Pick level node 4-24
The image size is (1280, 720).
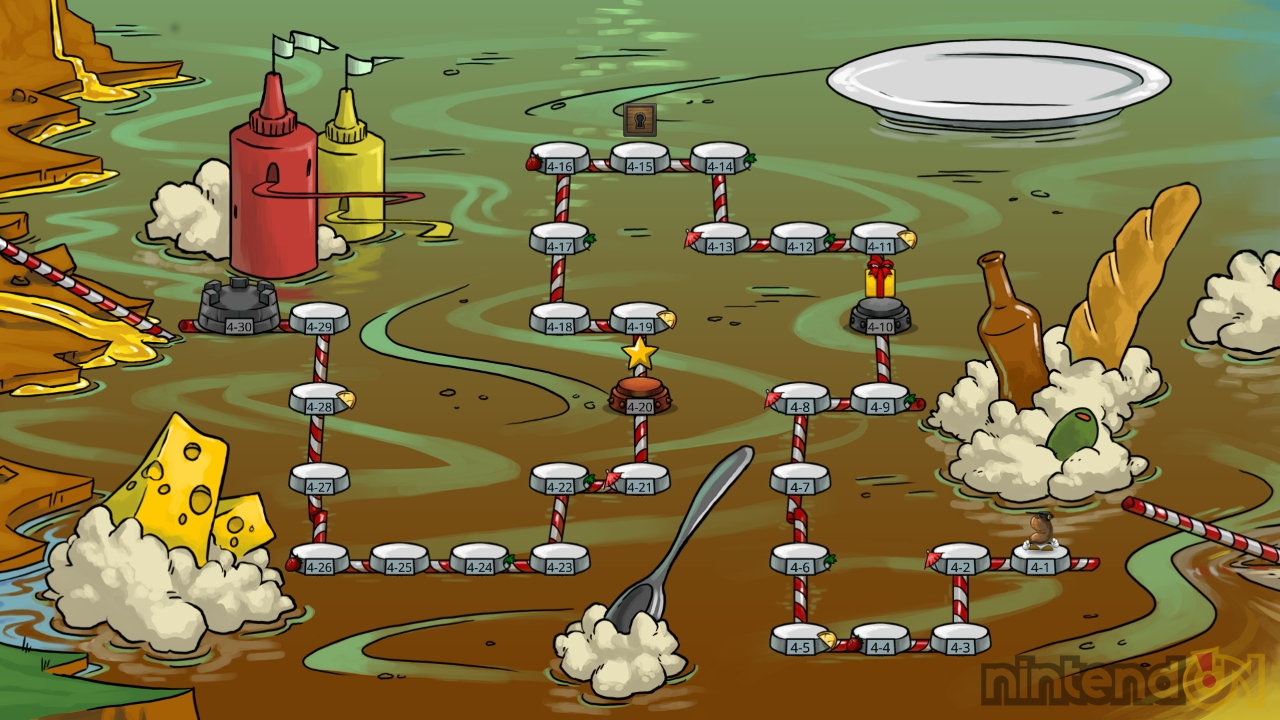[x=480, y=561]
